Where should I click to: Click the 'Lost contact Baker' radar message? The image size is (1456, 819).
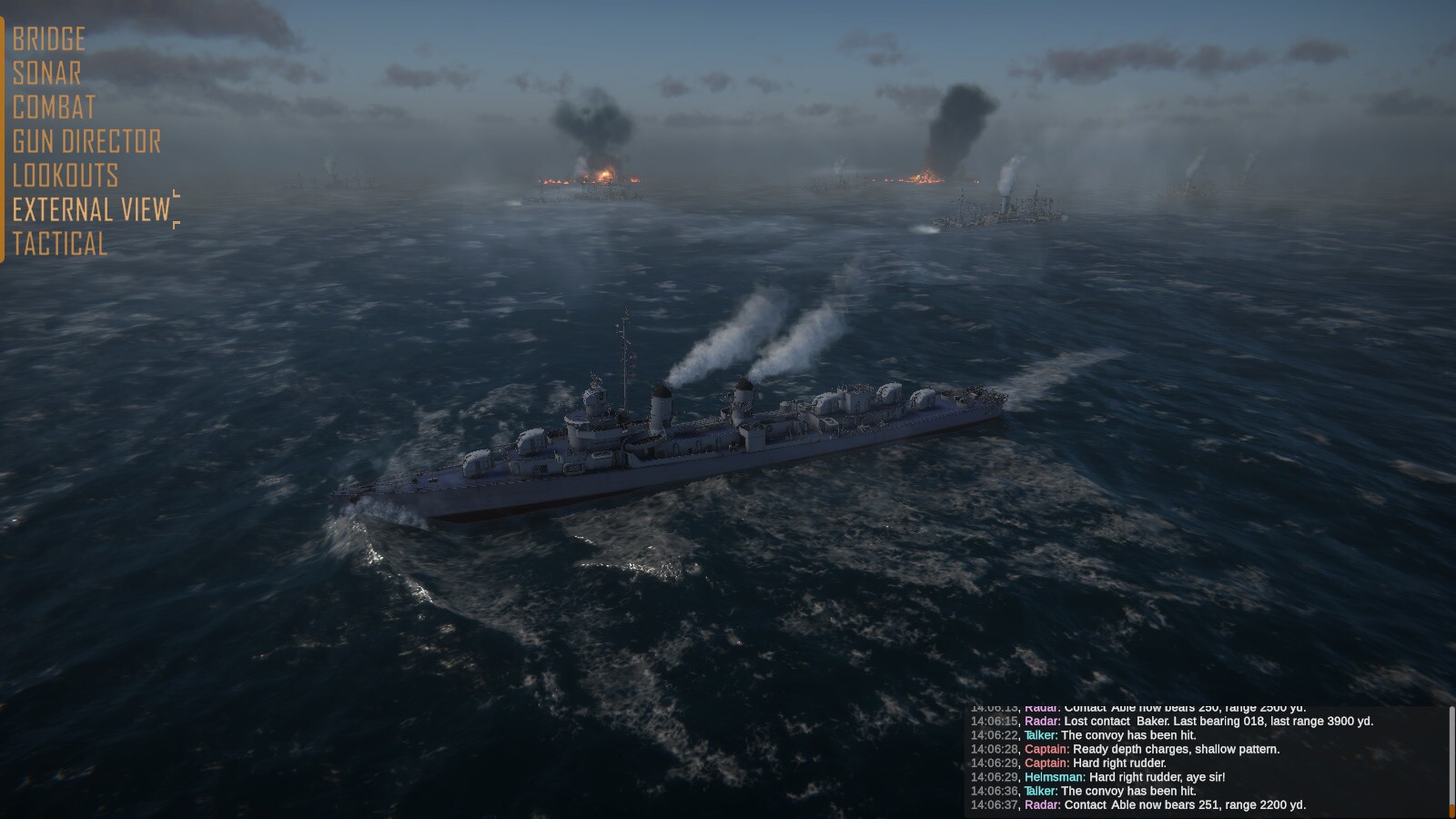tap(1174, 720)
